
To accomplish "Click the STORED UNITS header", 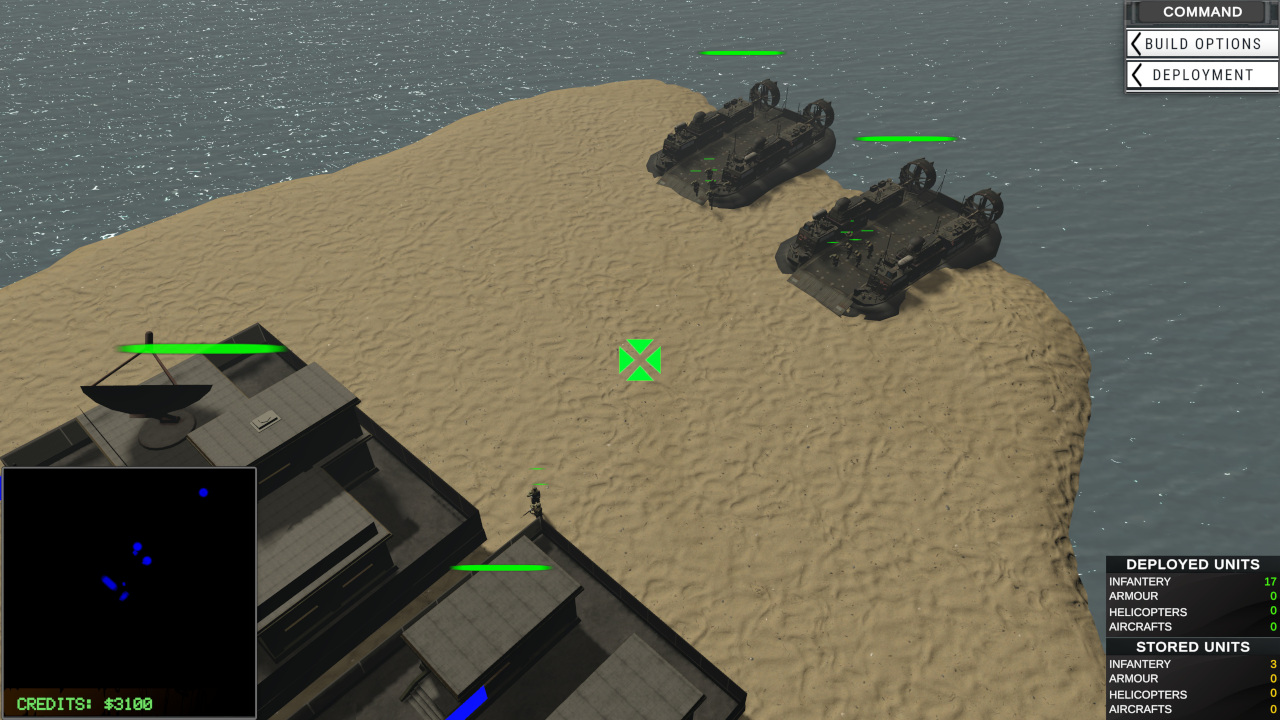I will pyautogui.click(x=1192, y=647).
